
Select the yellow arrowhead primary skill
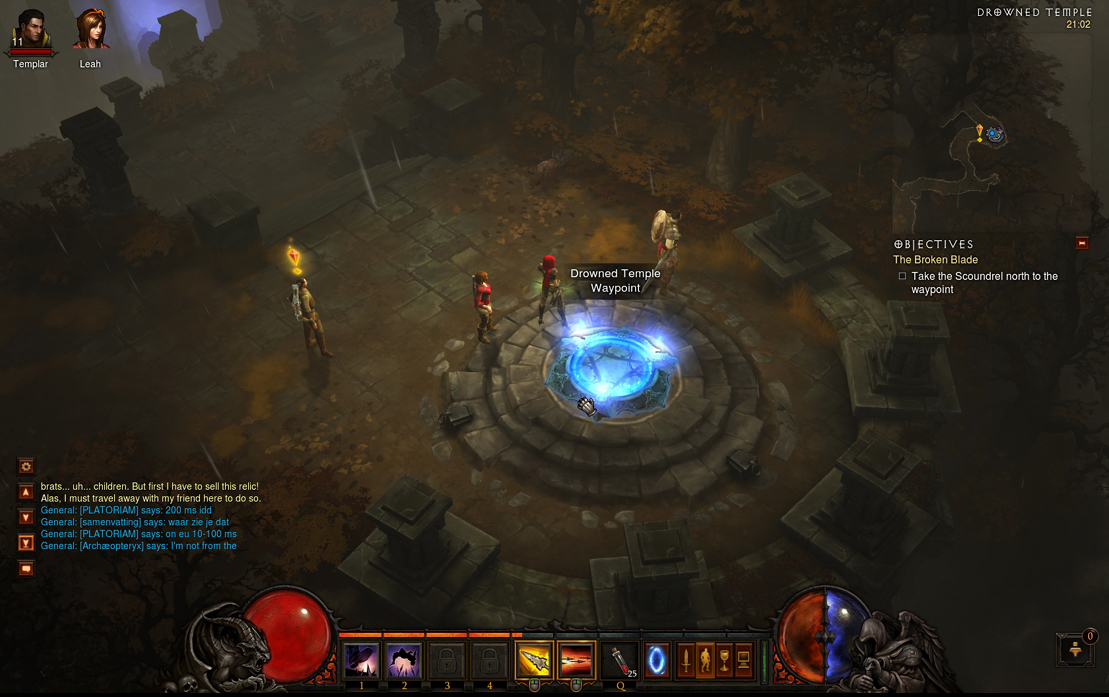pos(534,661)
